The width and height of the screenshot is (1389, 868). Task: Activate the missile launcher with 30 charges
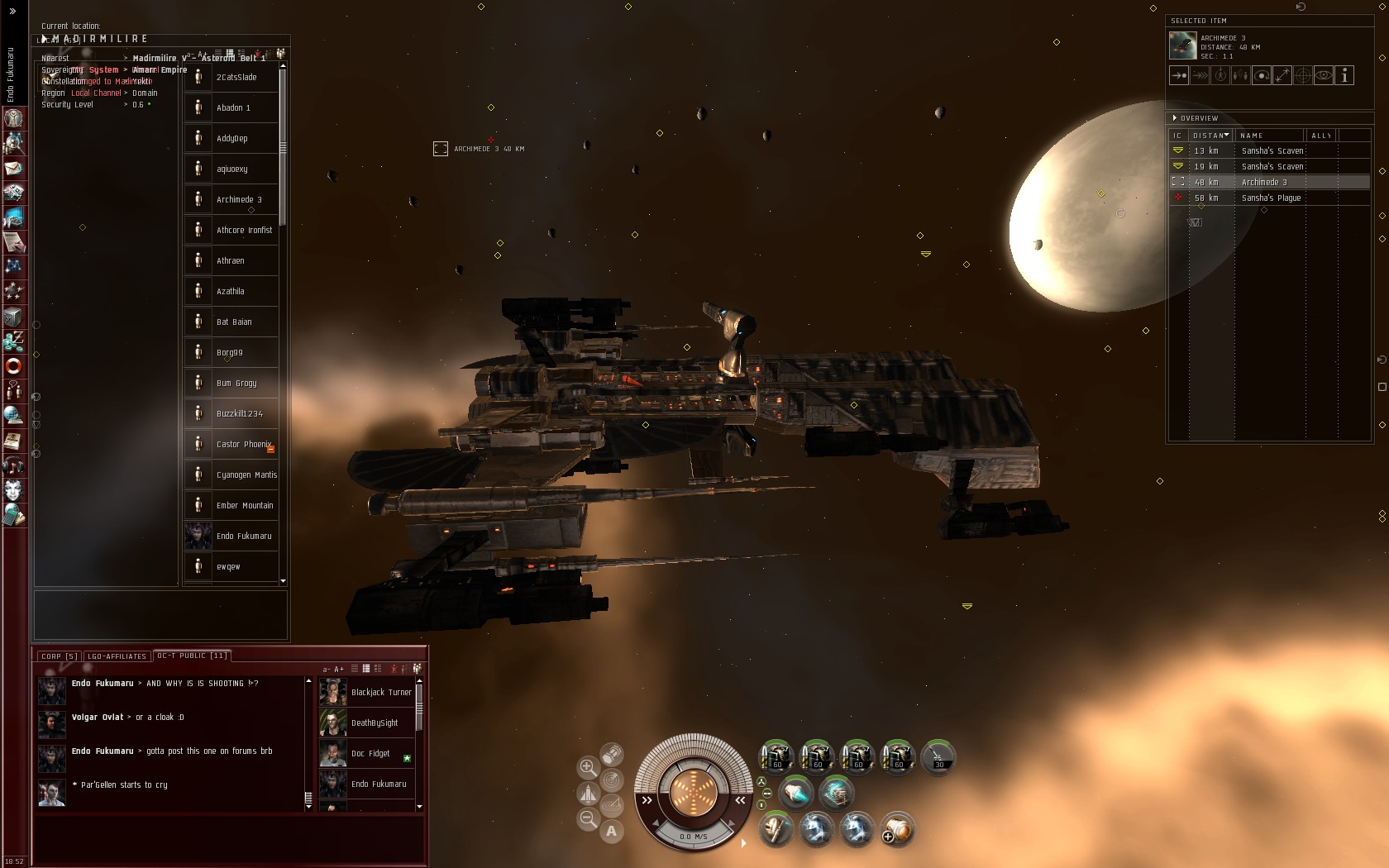938,756
